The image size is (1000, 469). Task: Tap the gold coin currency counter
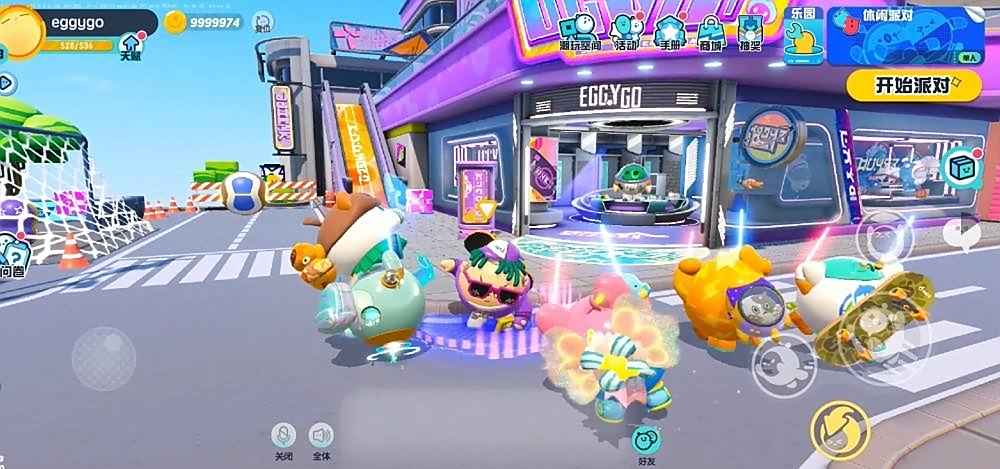point(204,22)
